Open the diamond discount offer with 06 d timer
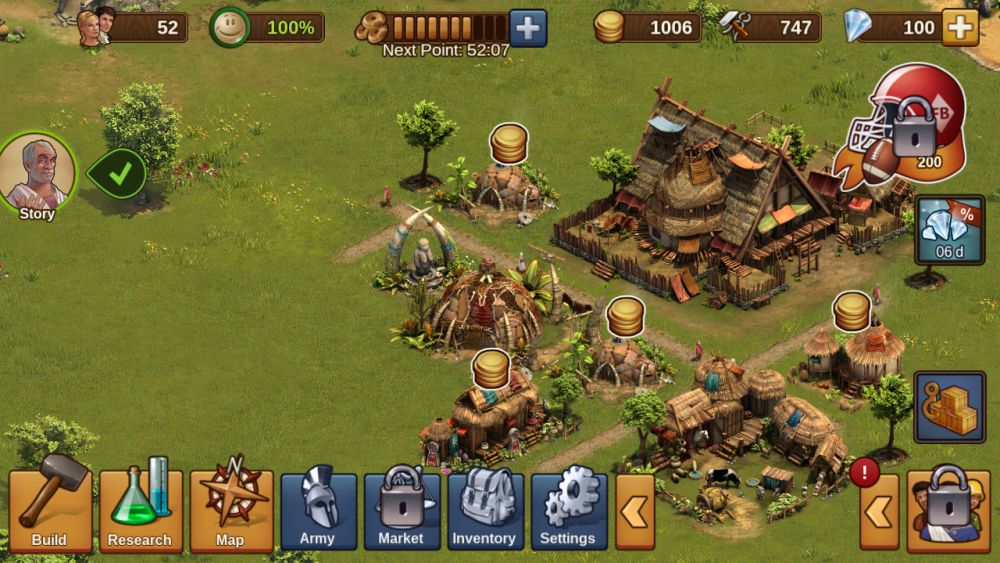 [948, 229]
